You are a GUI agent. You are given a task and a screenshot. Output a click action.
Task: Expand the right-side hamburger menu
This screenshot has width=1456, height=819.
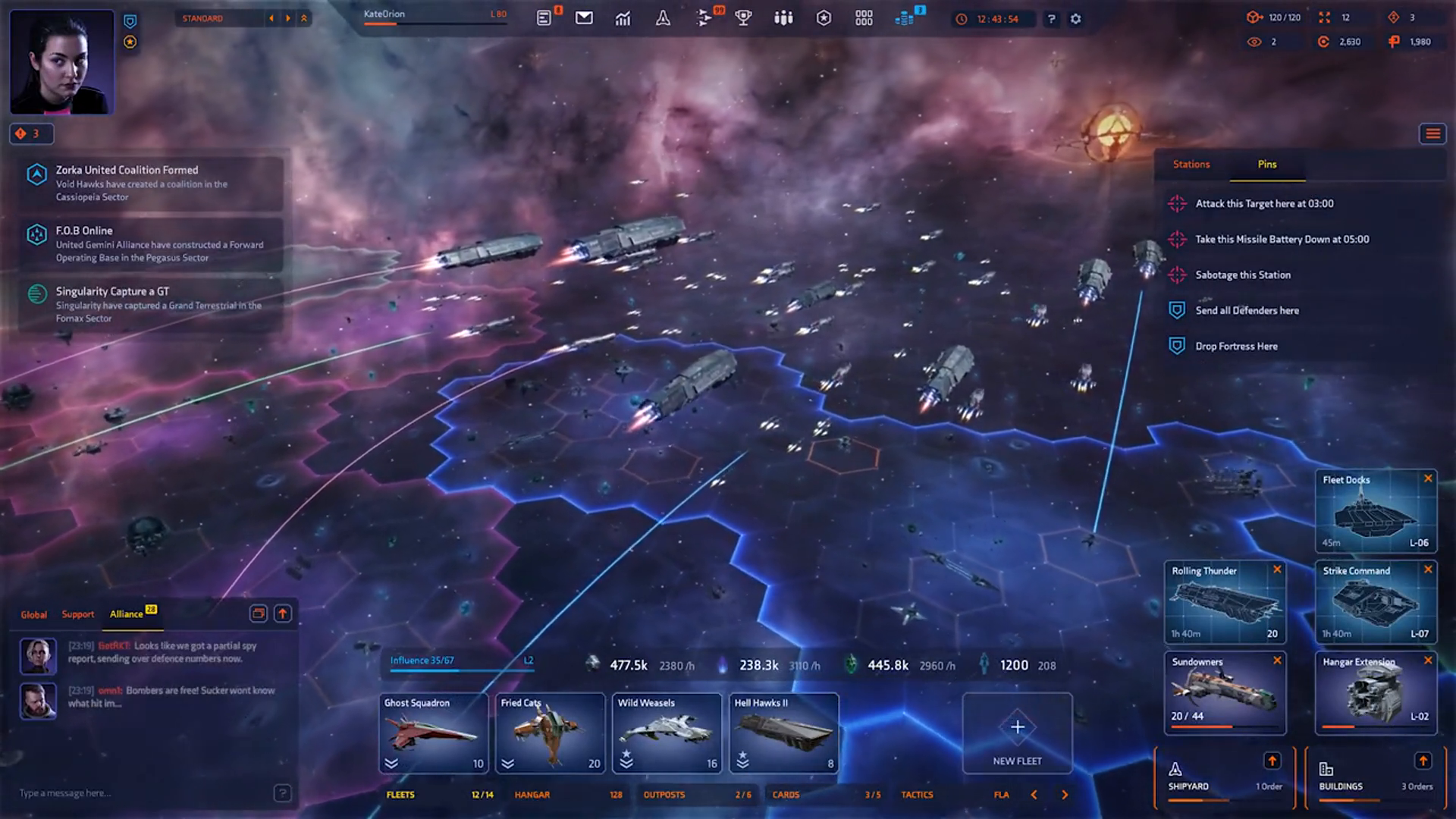[1432, 133]
